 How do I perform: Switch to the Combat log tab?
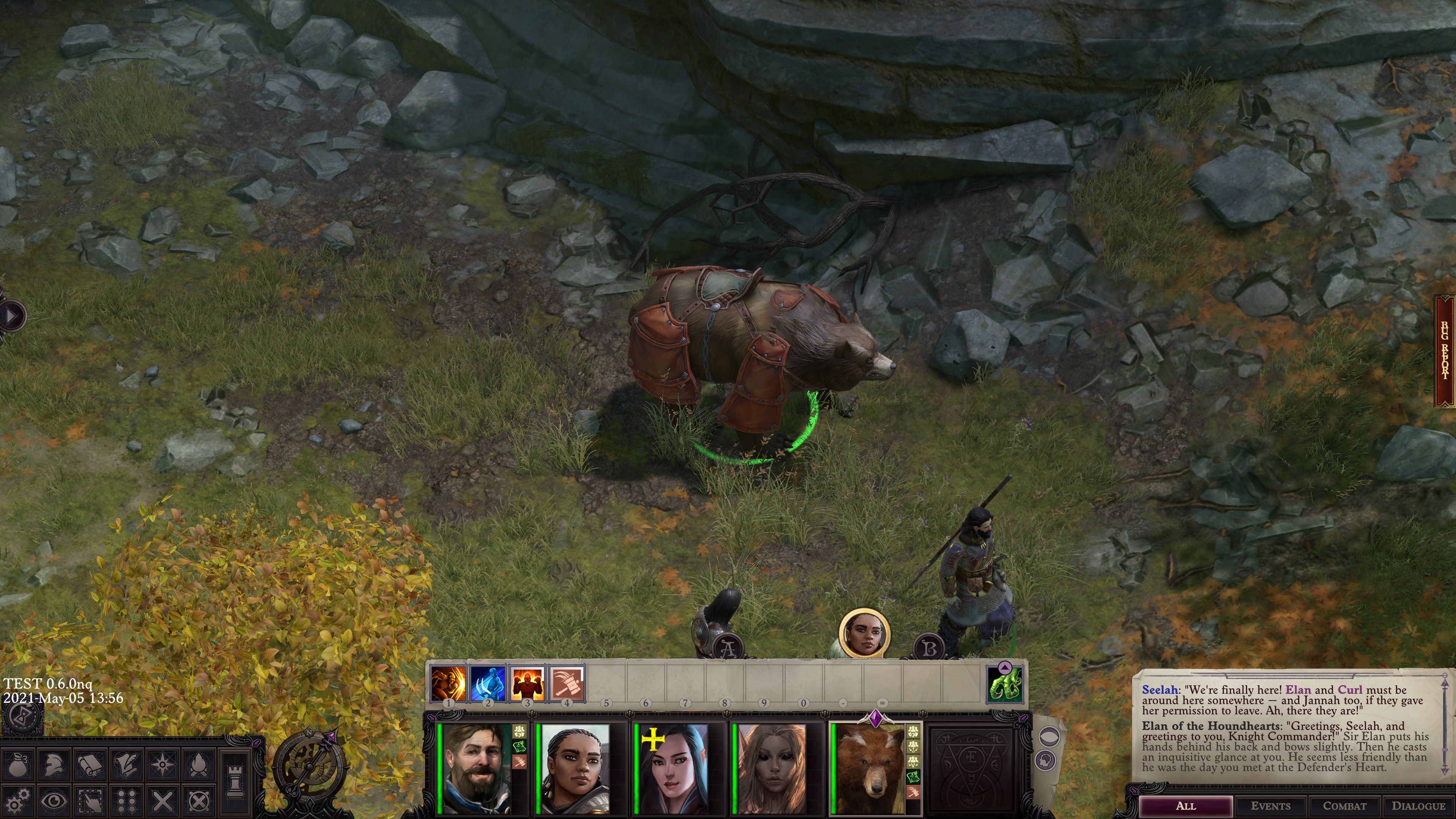(1346, 805)
